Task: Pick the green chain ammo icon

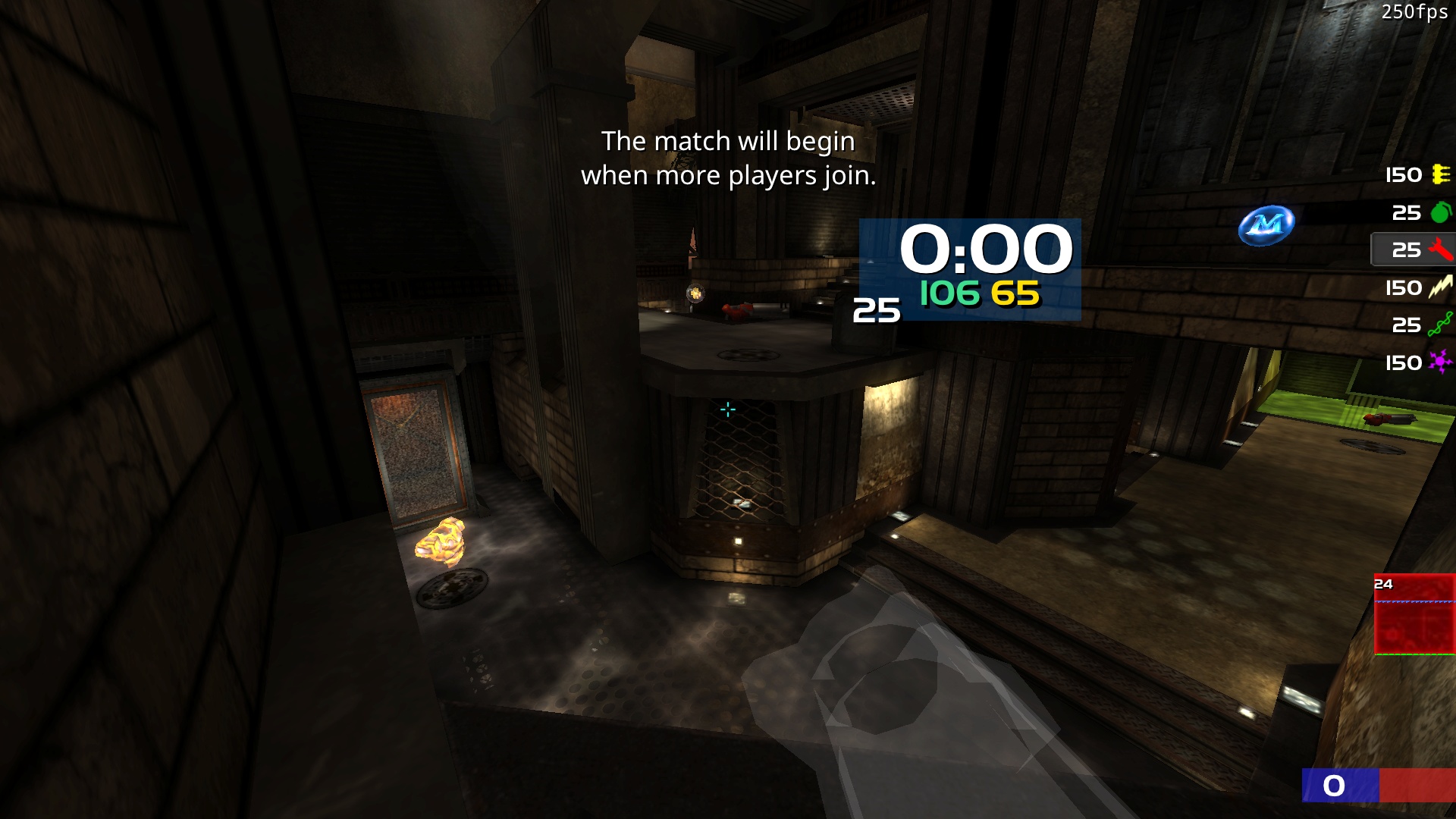Action: point(1440,325)
